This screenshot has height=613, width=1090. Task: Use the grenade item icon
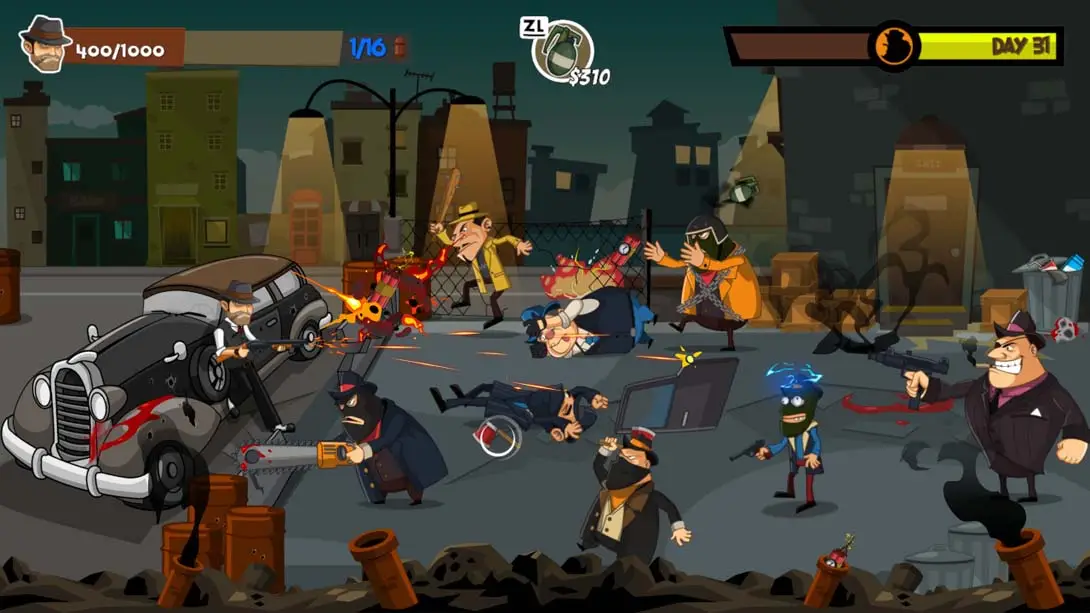(x=563, y=50)
